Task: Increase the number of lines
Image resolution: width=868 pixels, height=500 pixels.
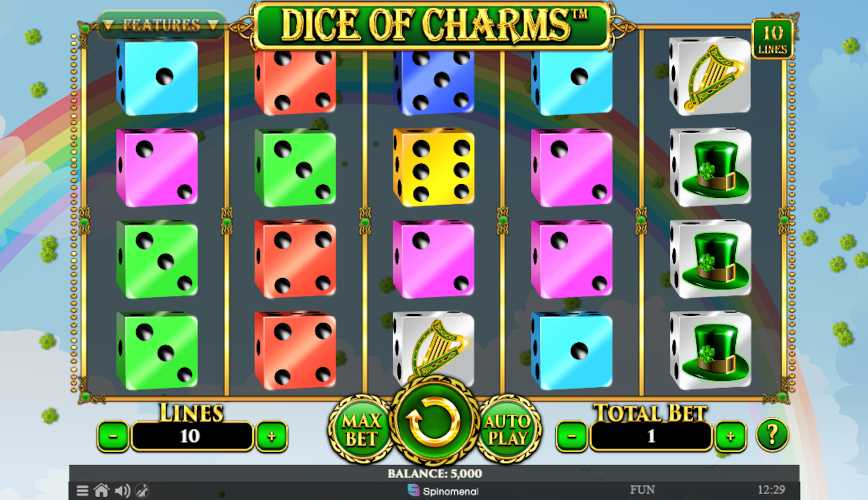Action: tap(271, 436)
